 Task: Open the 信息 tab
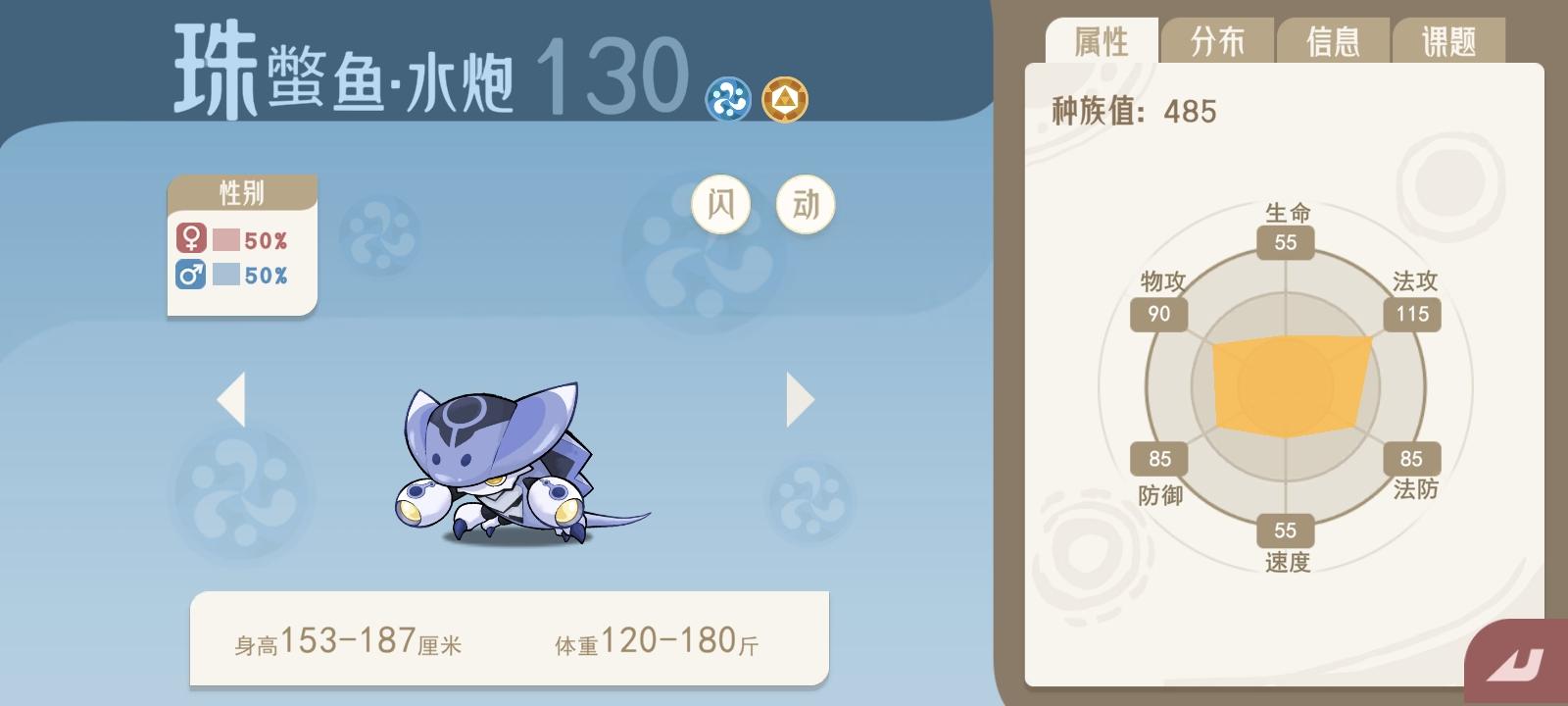(1333, 41)
